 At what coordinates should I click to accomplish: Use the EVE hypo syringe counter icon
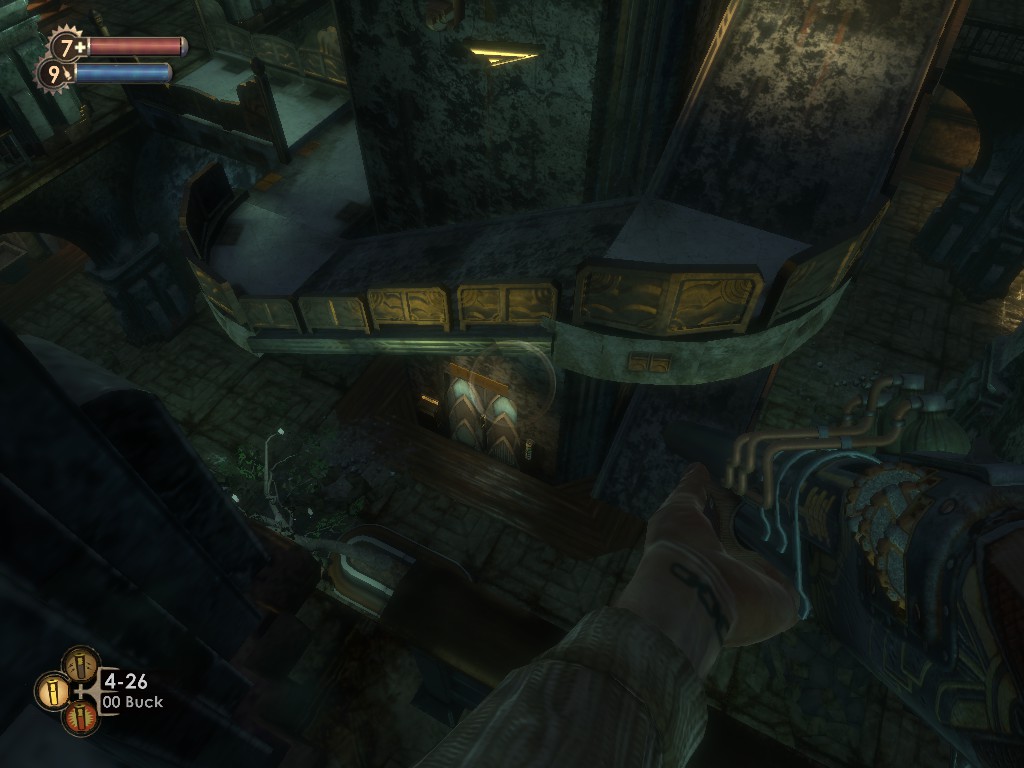click(x=55, y=72)
